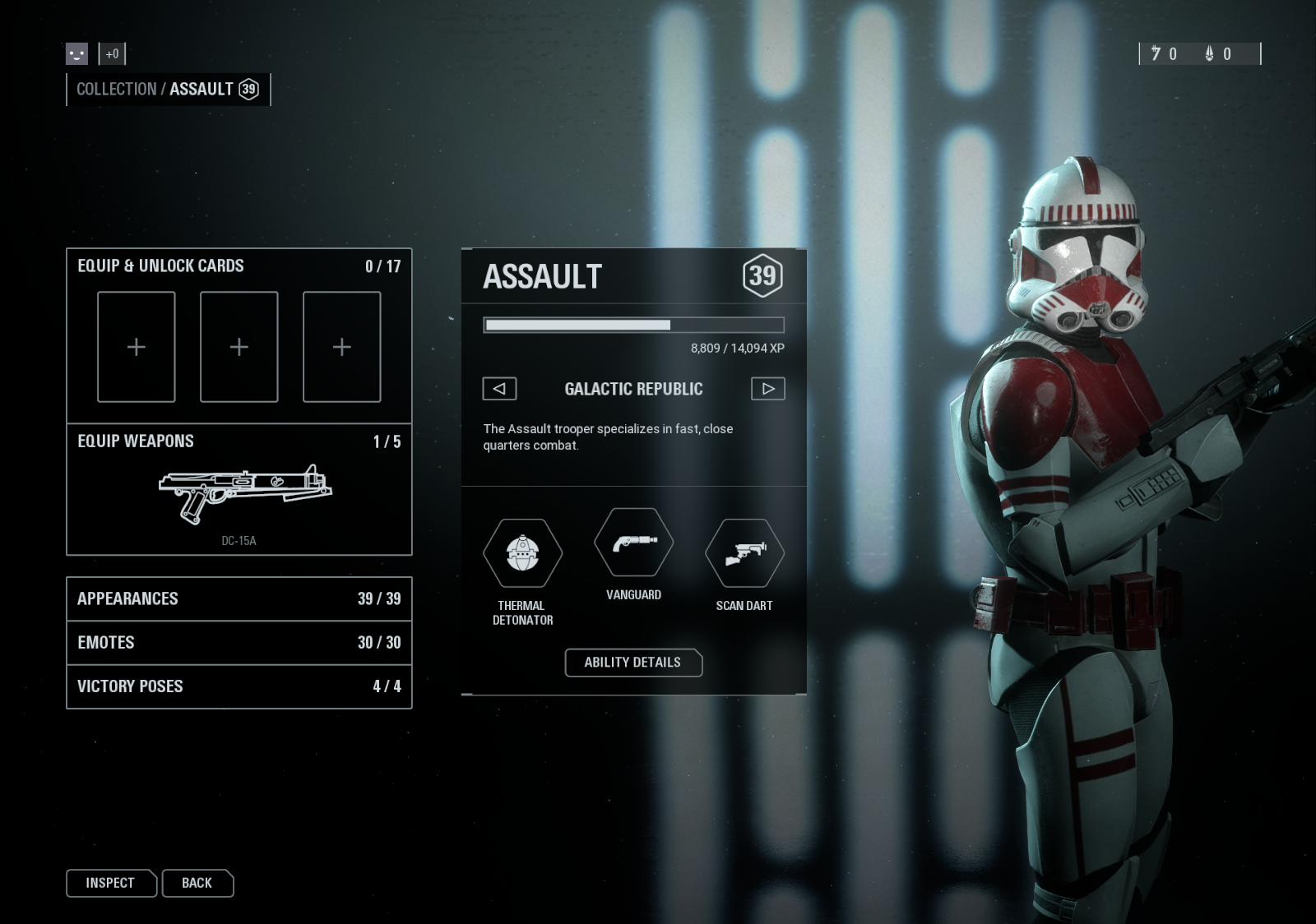Open the Appearances list
Viewport: 1316px width, 924px height.
click(239, 598)
